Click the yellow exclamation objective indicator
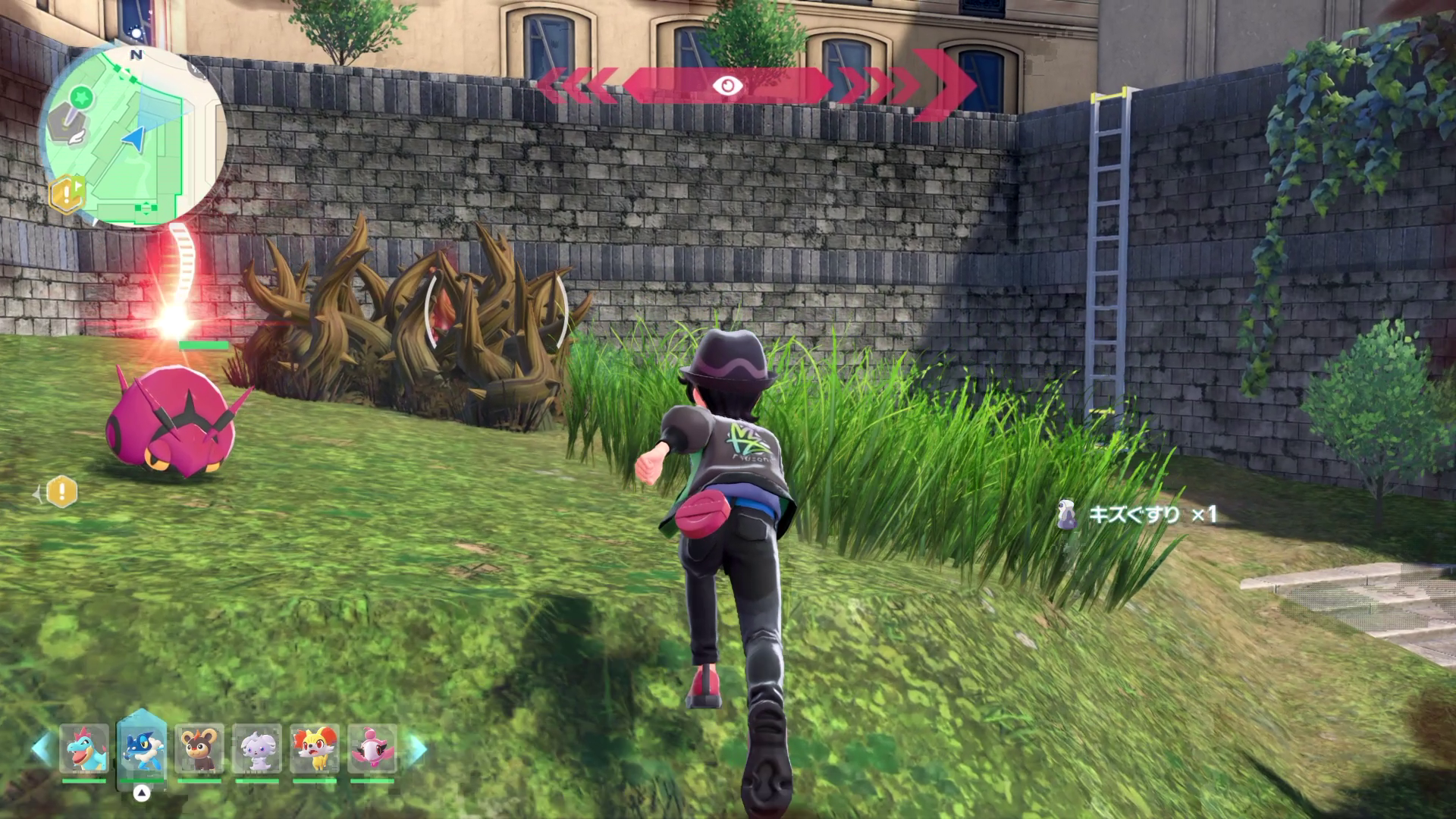This screenshot has height=819, width=1456. (62, 493)
